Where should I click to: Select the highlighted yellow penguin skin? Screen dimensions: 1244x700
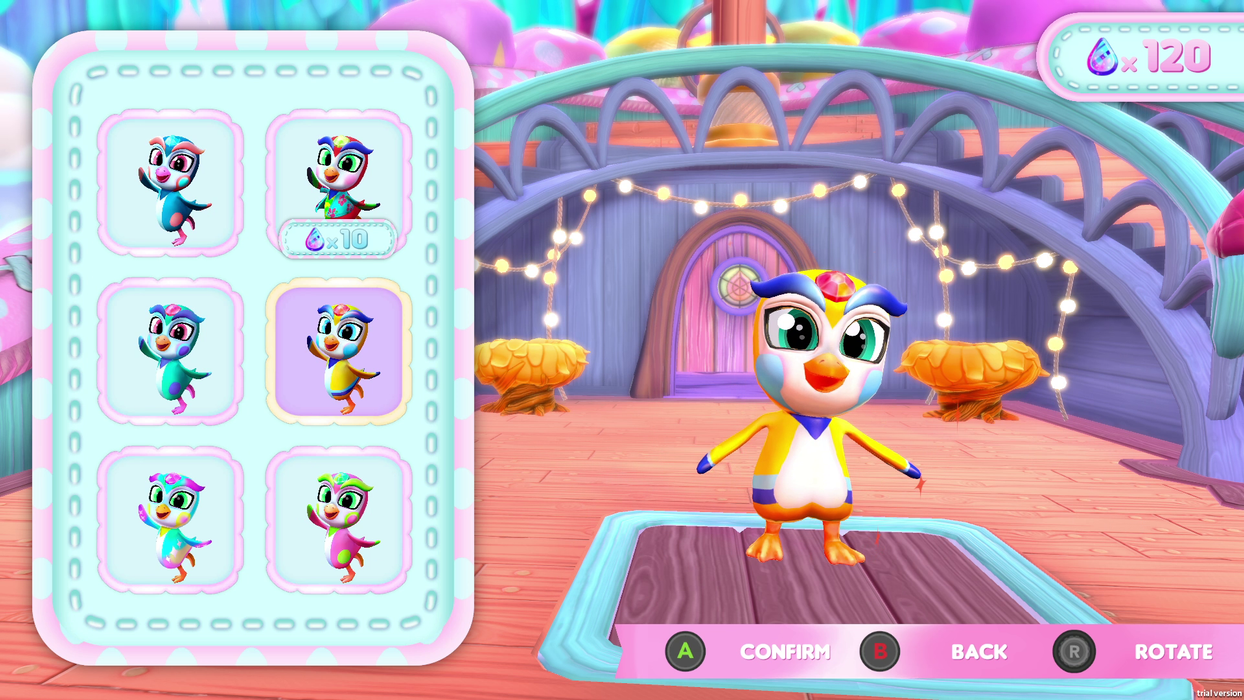click(x=338, y=351)
